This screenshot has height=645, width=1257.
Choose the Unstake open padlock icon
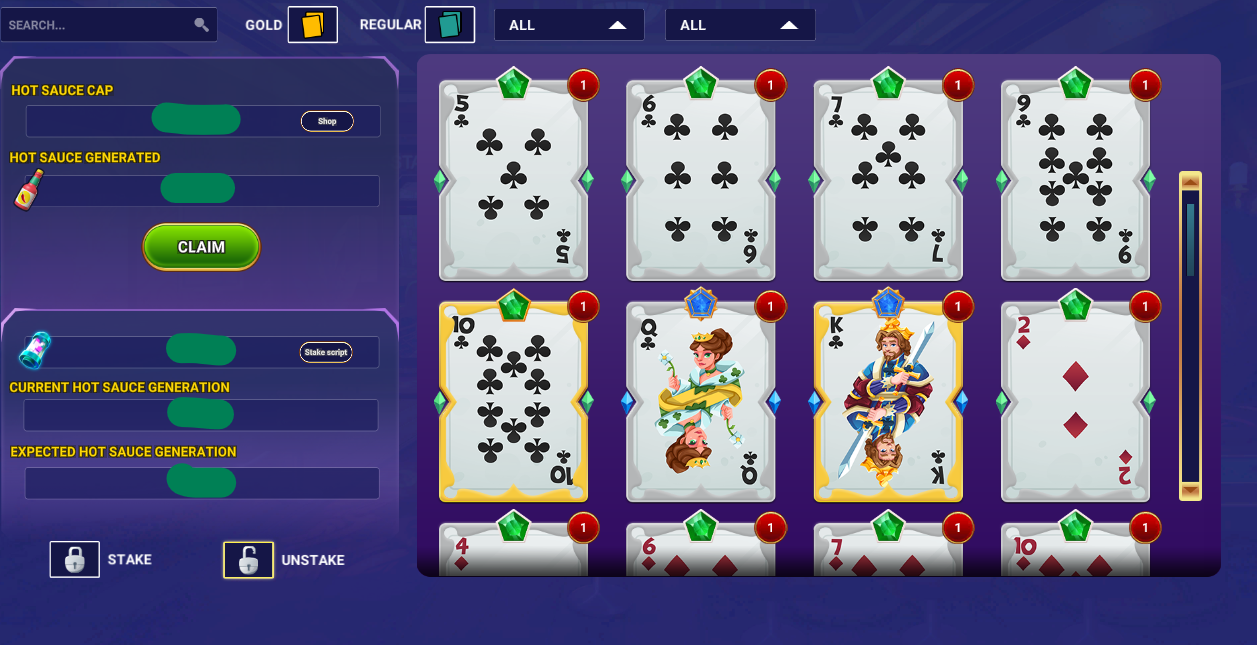tap(248, 560)
